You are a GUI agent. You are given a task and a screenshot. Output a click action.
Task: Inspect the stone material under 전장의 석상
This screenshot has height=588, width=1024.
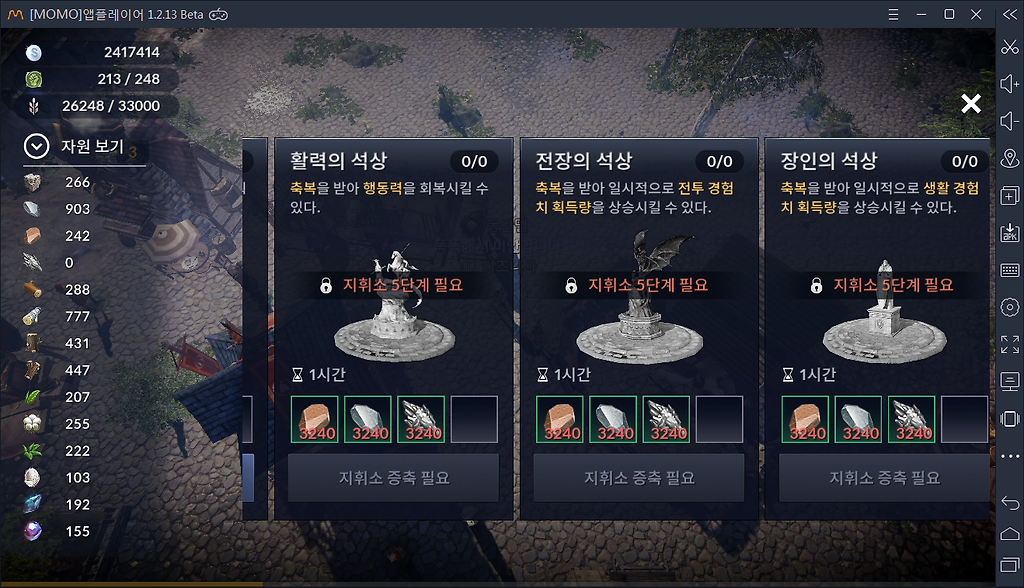point(615,419)
